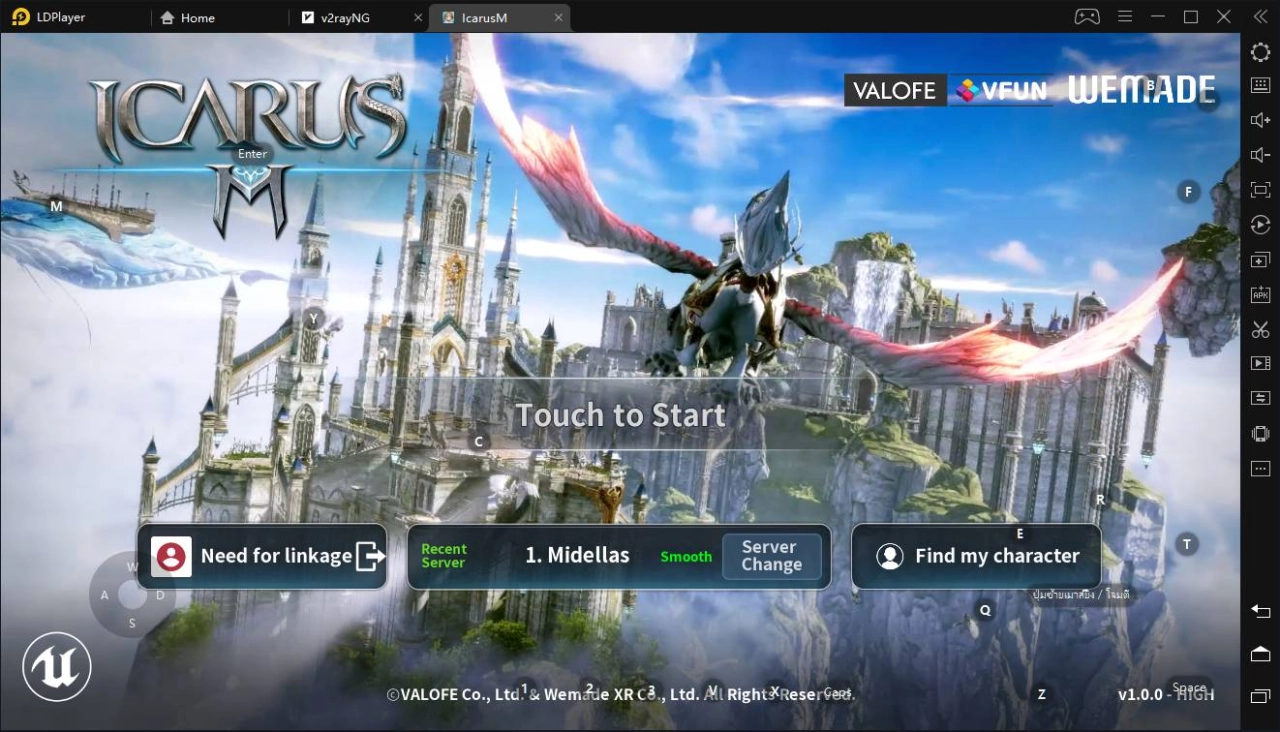The height and width of the screenshot is (732, 1280).
Task: Tap the Touch to Start text
Action: (620, 414)
